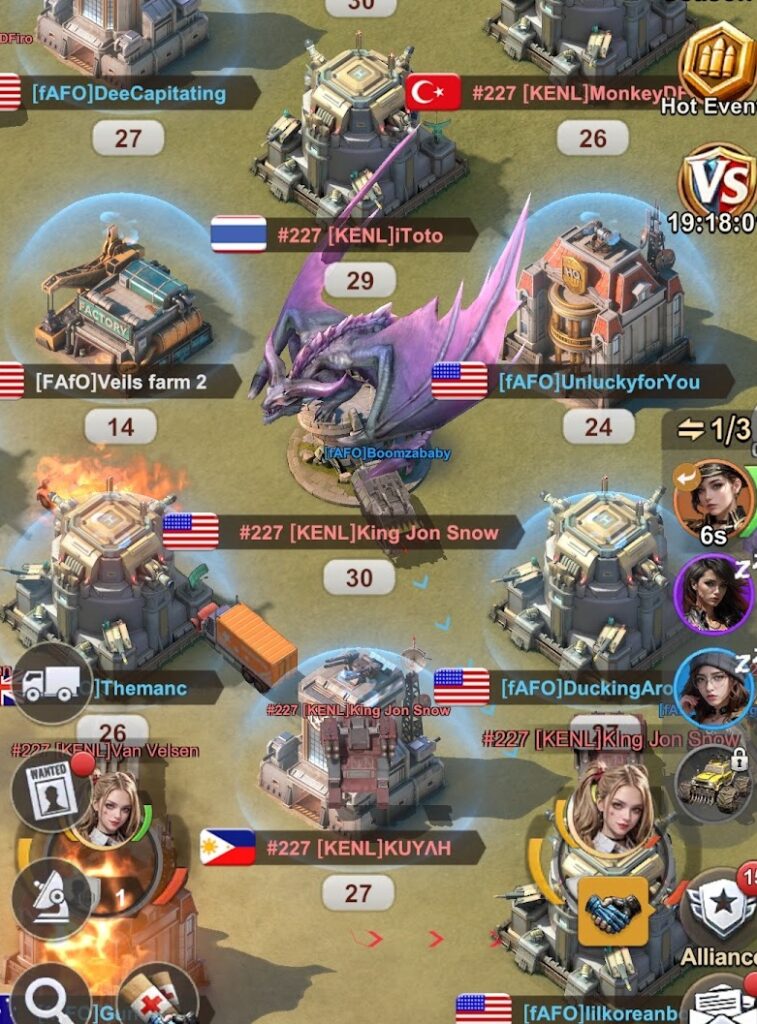757x1024 pixels.
Task: Open the Hot Events bullet badge
Action: 717,62
